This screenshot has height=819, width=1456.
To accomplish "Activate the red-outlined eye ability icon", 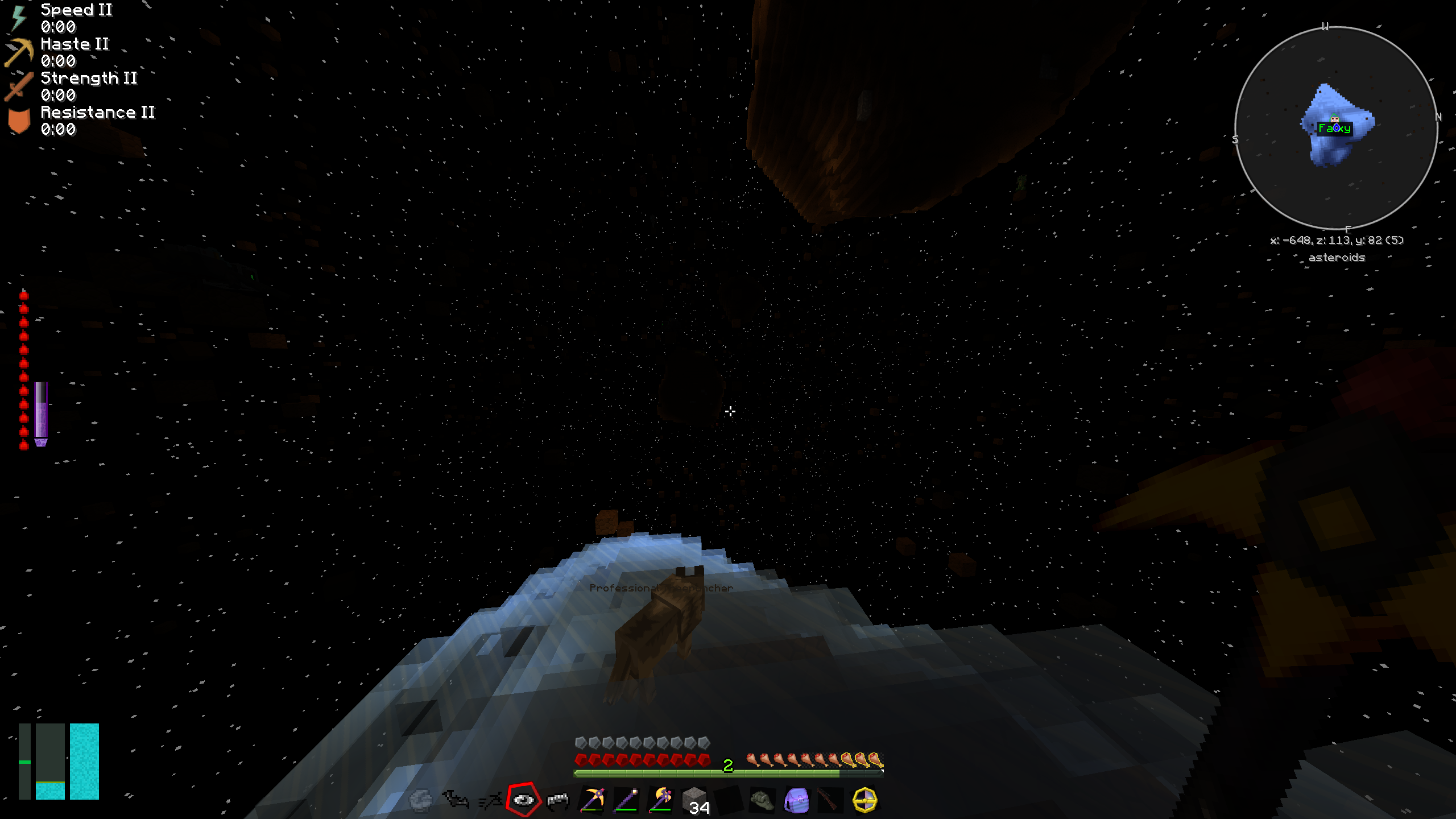I will [523, 800].
